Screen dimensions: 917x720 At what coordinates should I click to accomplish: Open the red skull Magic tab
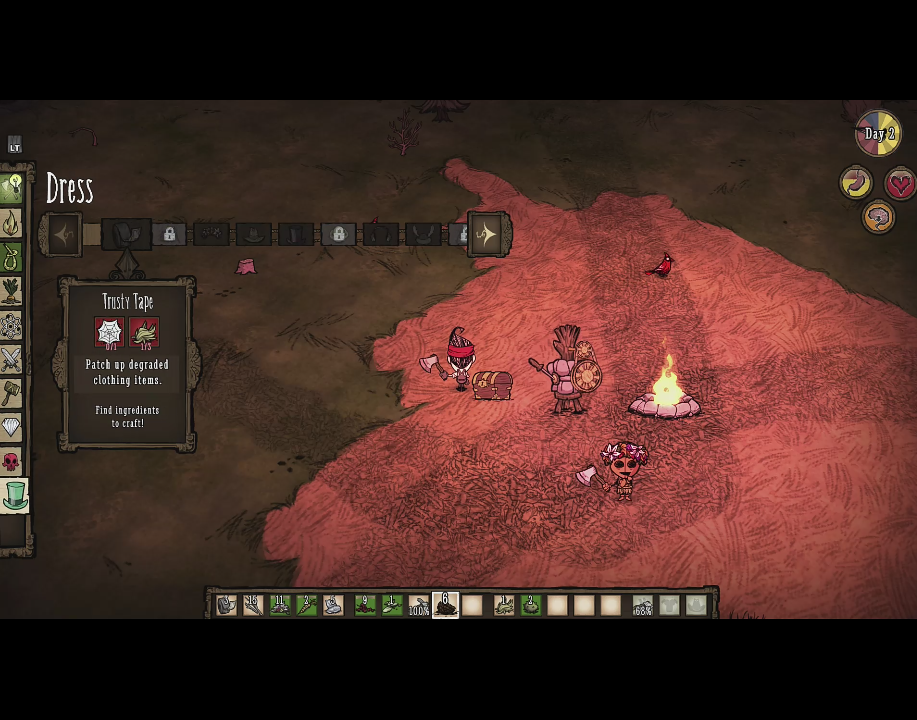coord(12,461)
